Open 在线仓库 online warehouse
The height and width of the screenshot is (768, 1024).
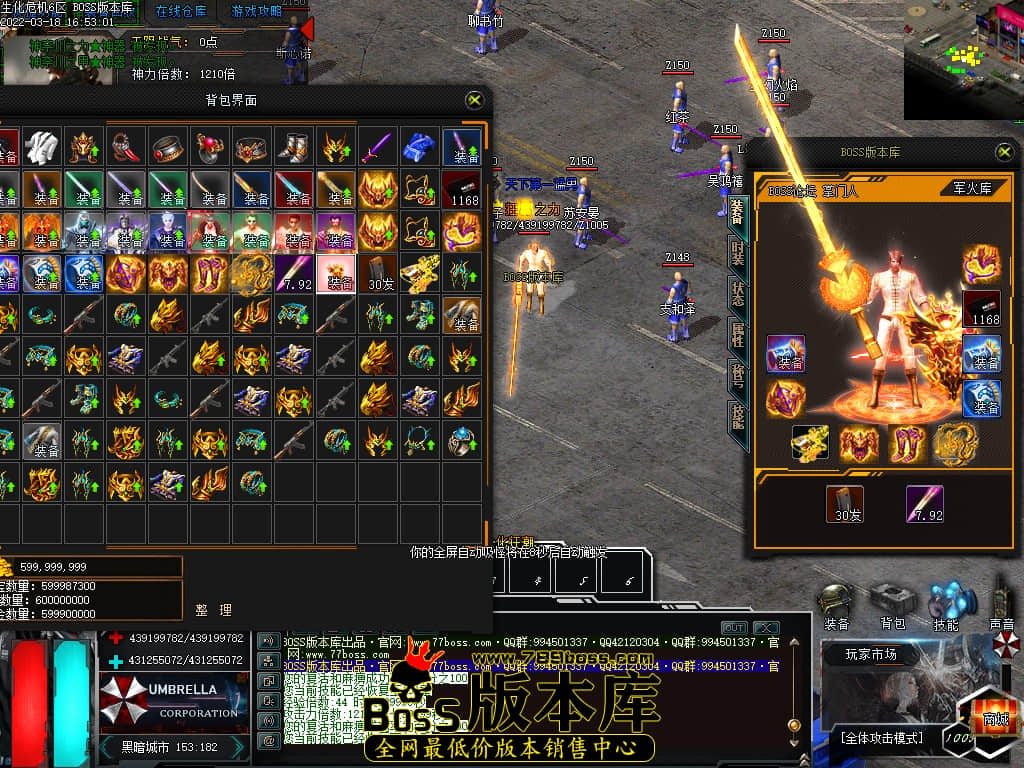coord(181,11)
